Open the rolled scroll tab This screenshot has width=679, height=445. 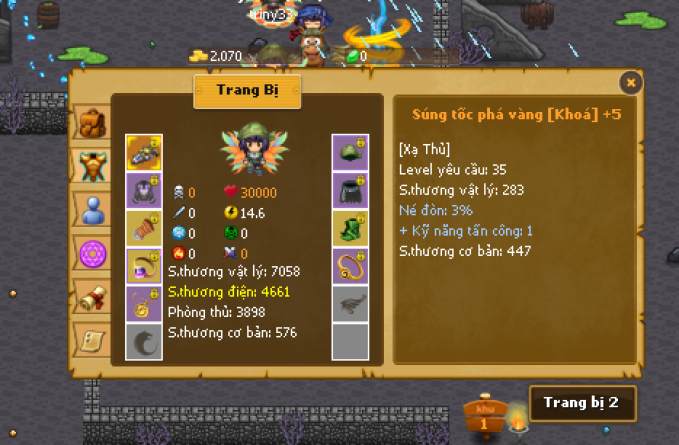tap(93, 297)
